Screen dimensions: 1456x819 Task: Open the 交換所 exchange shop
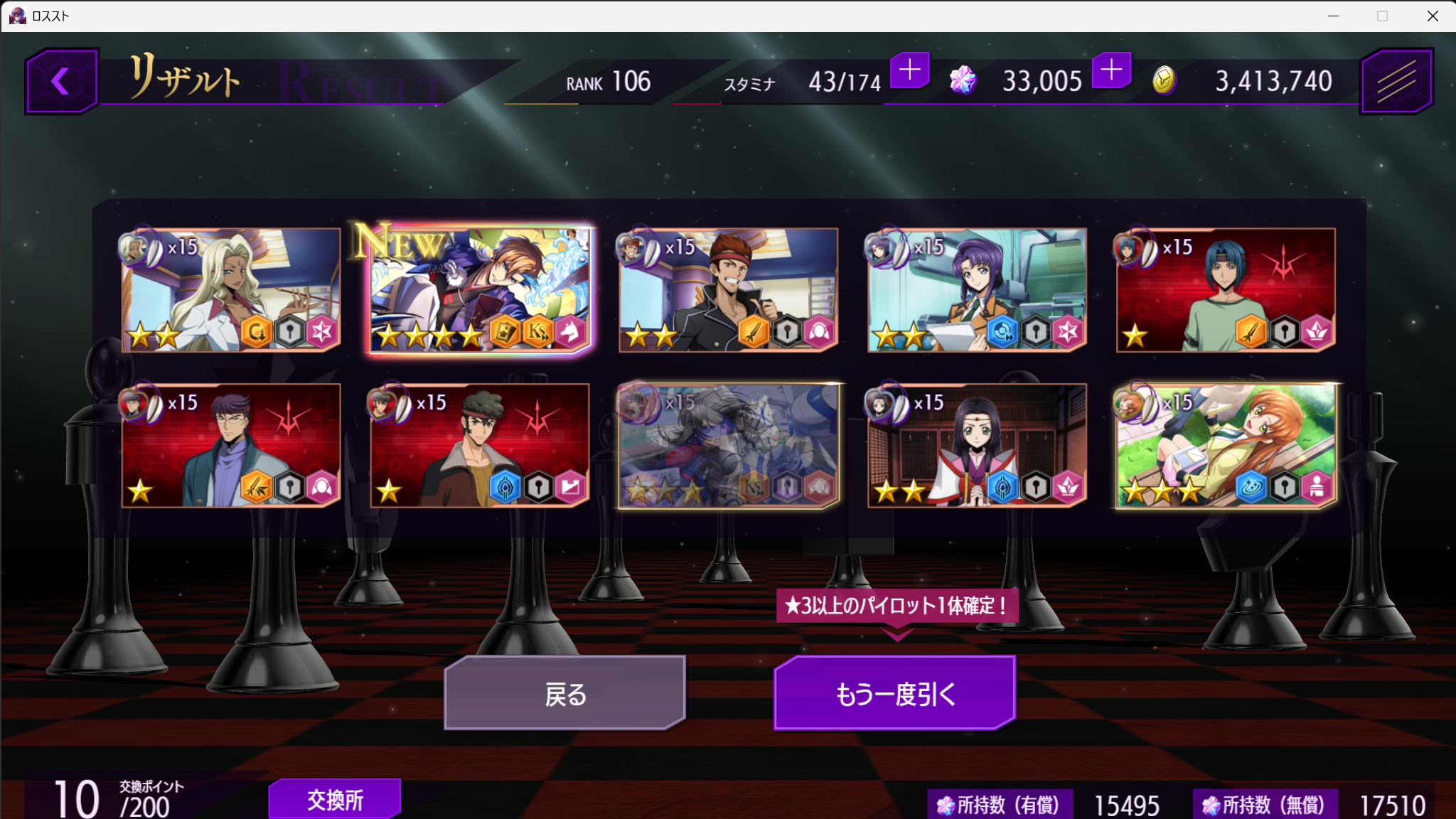point(335,799)
